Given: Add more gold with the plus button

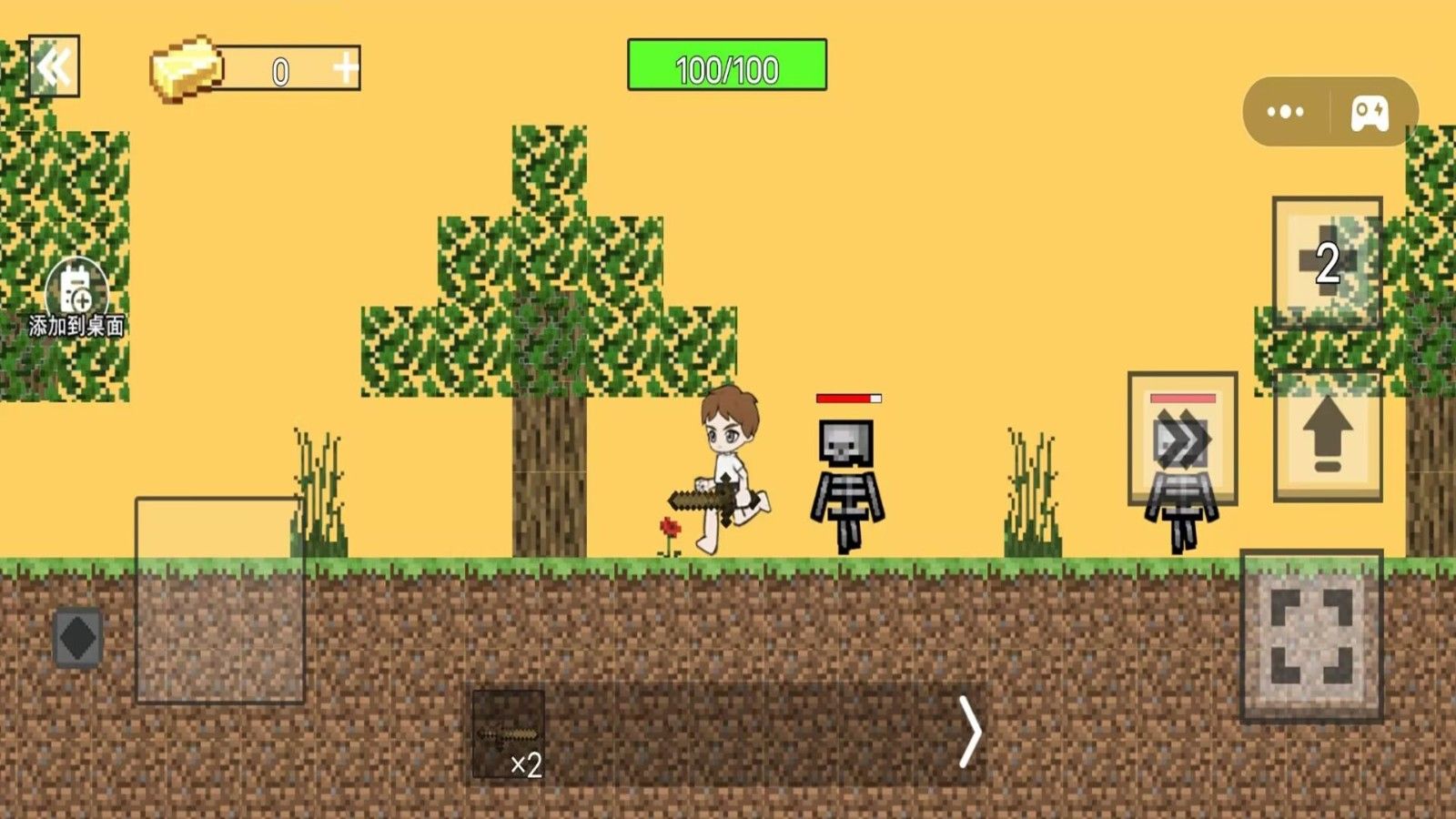Looking at the screenshot, I should (346, 68).
